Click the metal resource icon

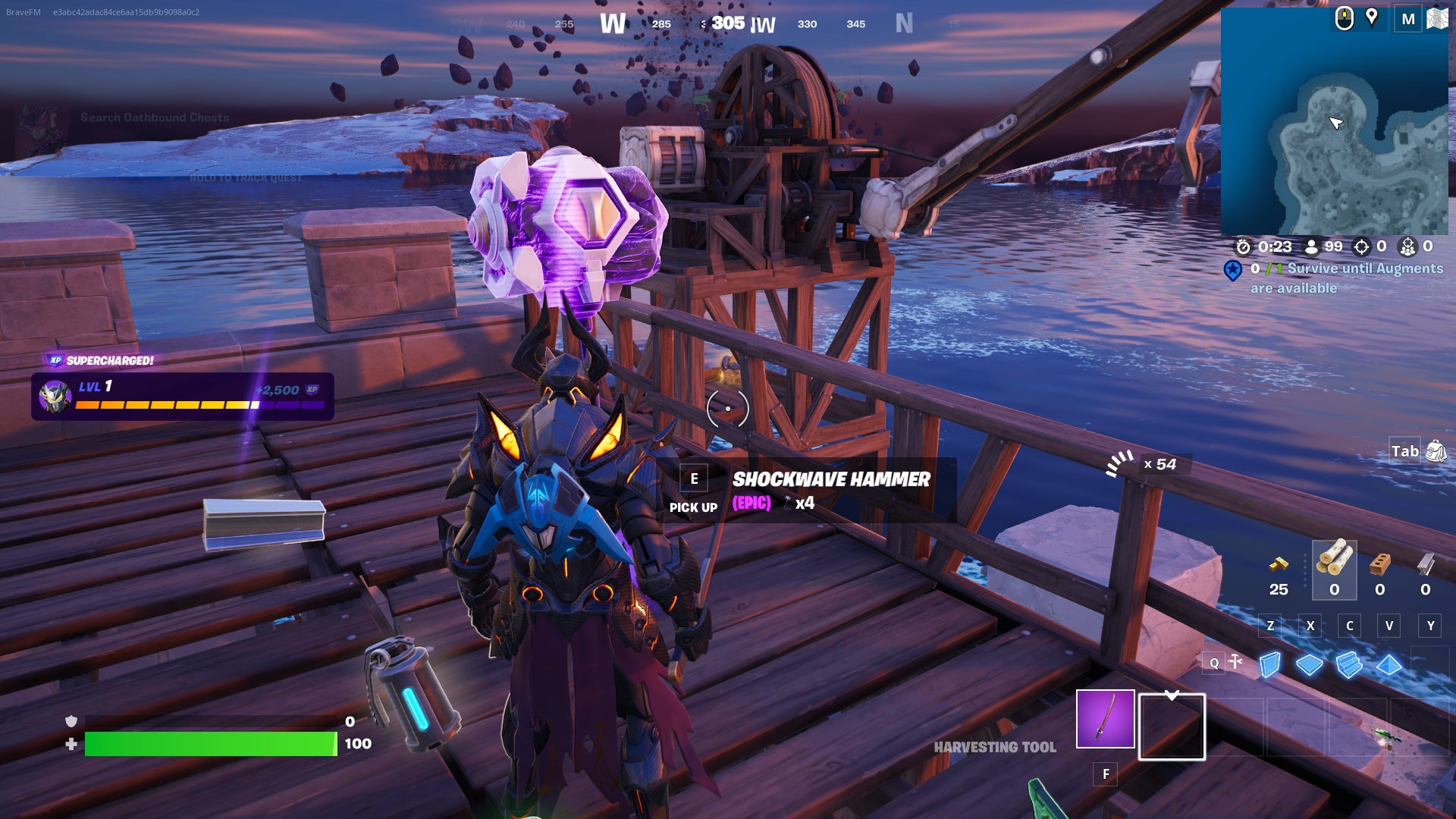point(1426,563)
